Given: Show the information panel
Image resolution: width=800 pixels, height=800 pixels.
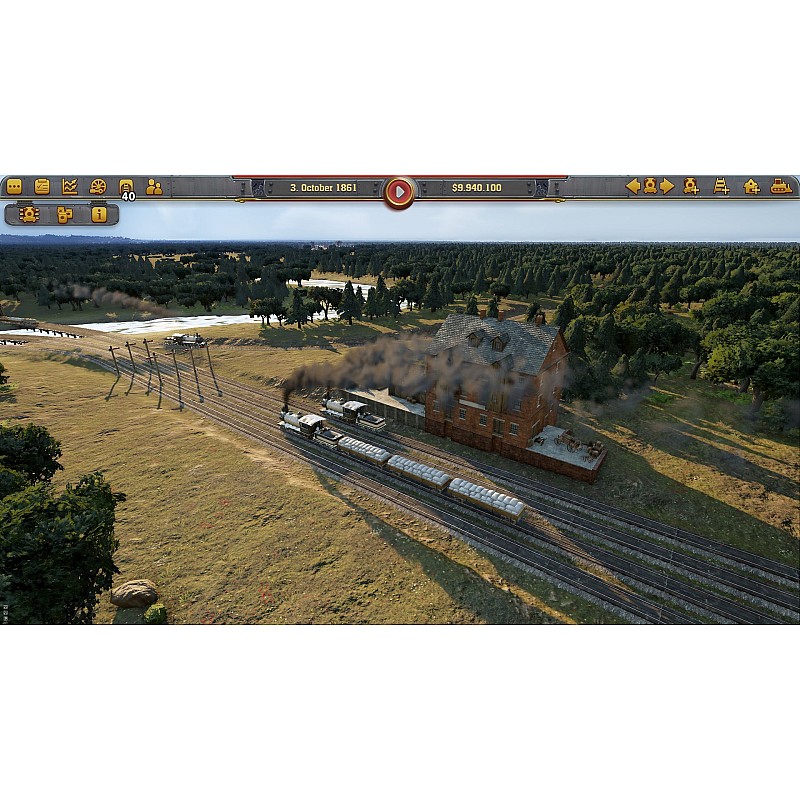Looking at the screenshot, I should point(99,214).
